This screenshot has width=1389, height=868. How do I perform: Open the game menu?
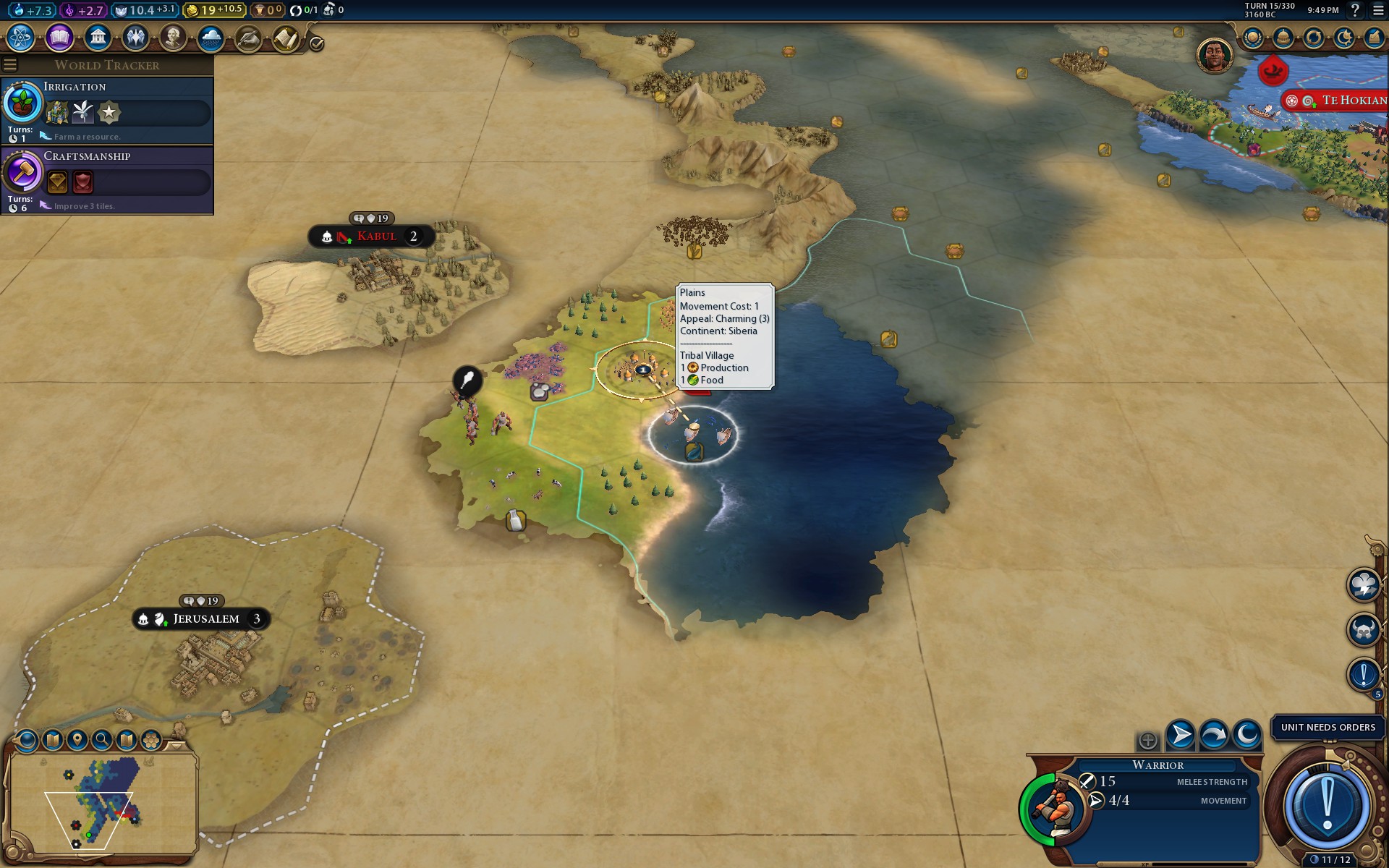point(1378,10)
